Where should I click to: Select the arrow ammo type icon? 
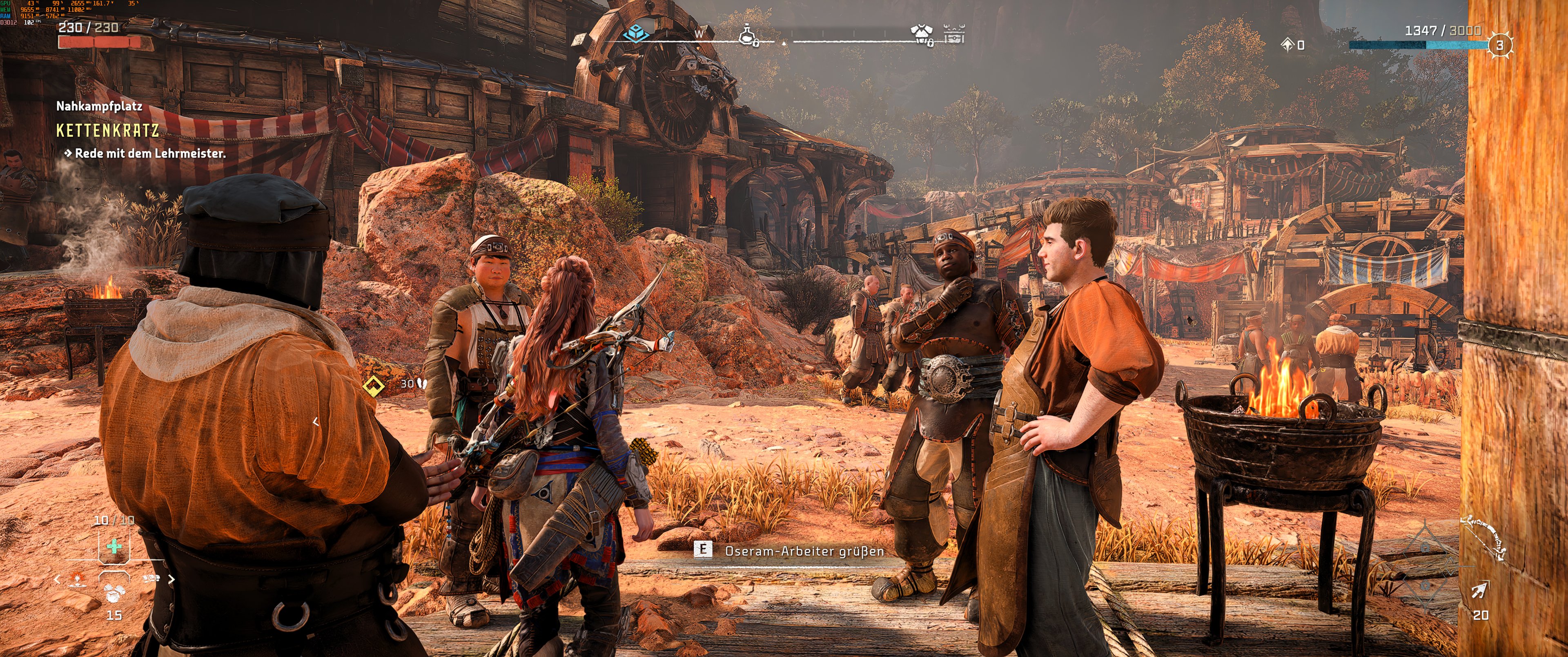click(1480, 590)
